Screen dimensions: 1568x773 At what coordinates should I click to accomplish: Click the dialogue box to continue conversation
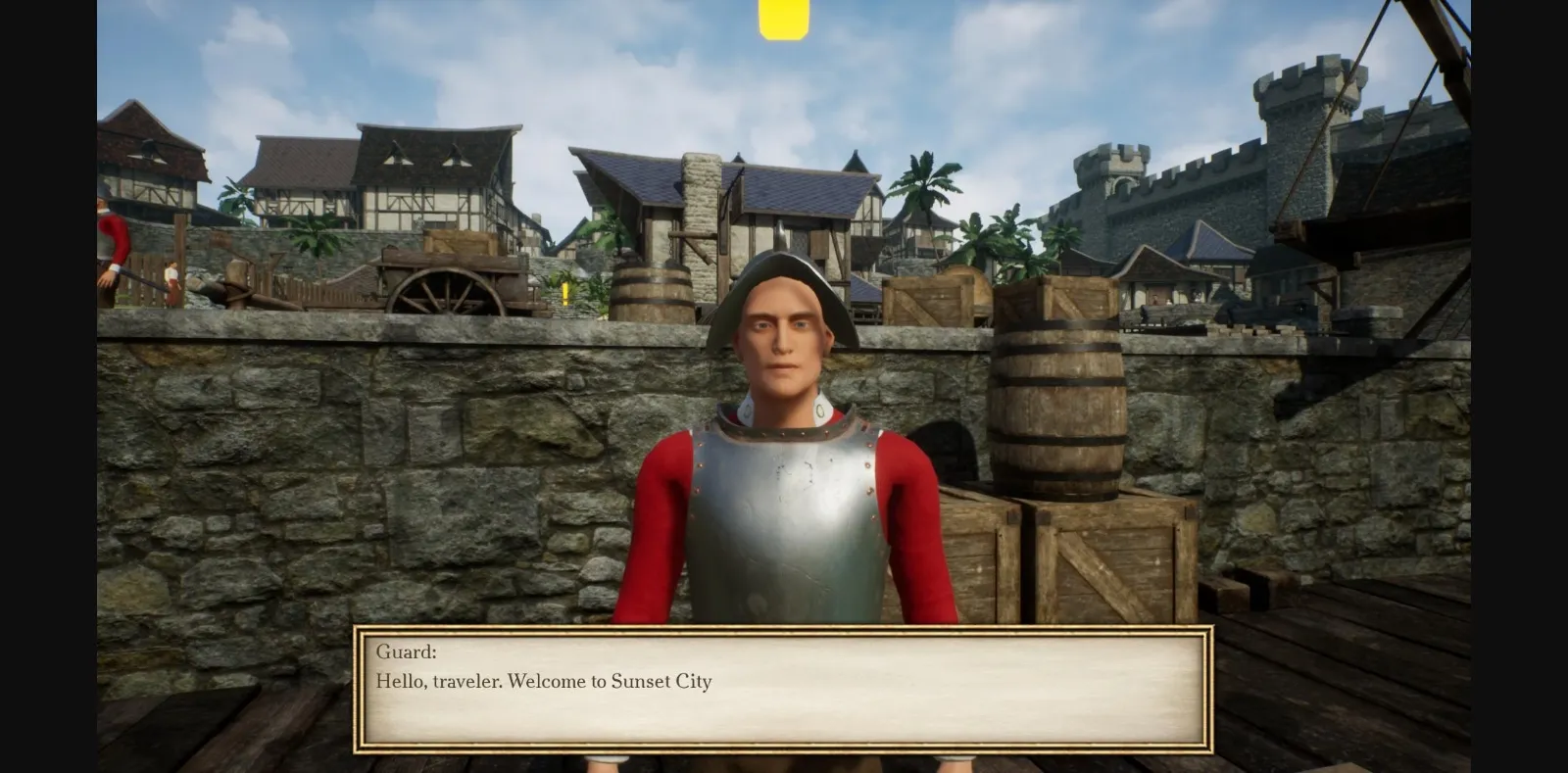tap(784, 686)
